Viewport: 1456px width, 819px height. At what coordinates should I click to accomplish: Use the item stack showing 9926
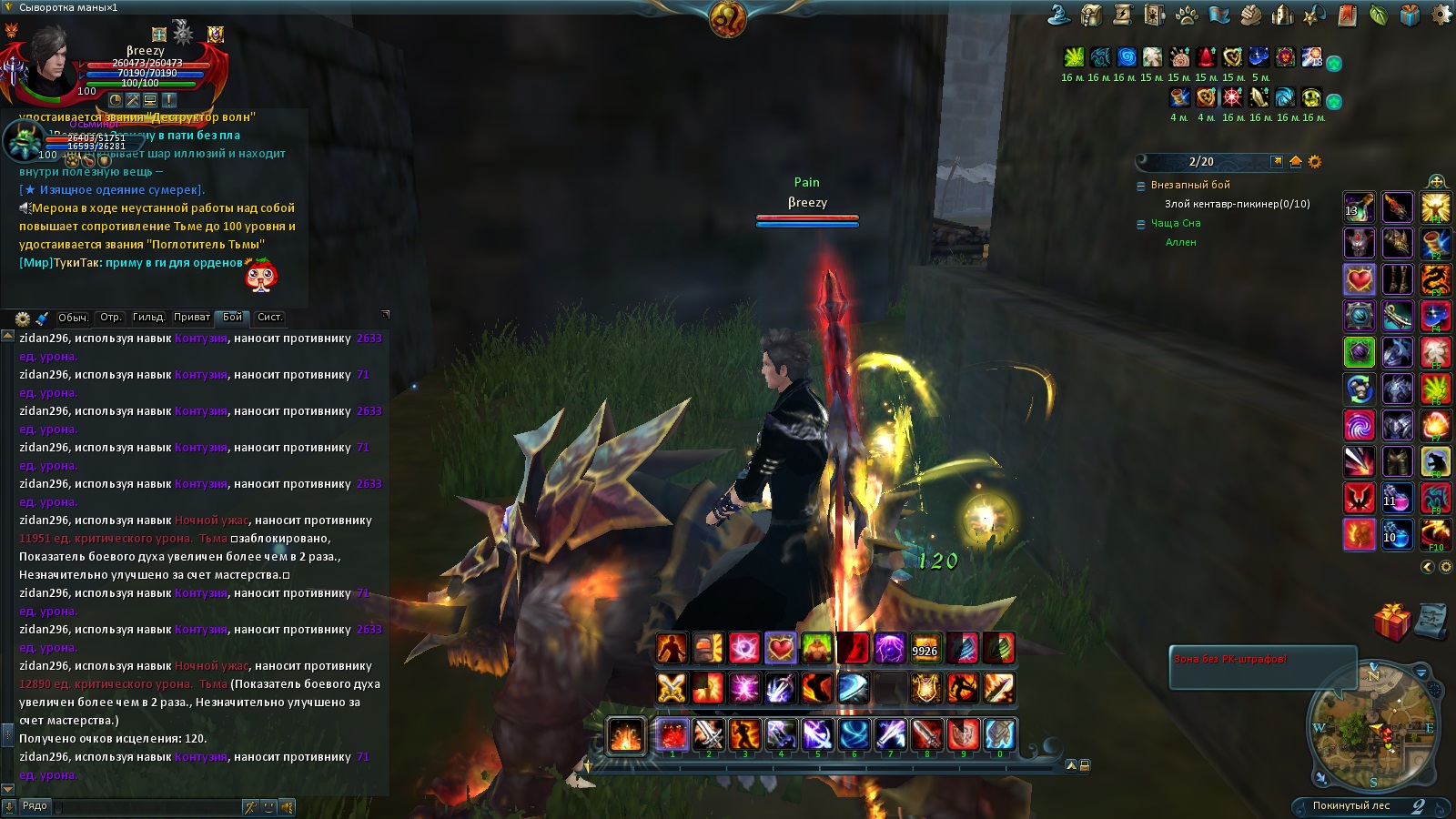click(925, 649)
